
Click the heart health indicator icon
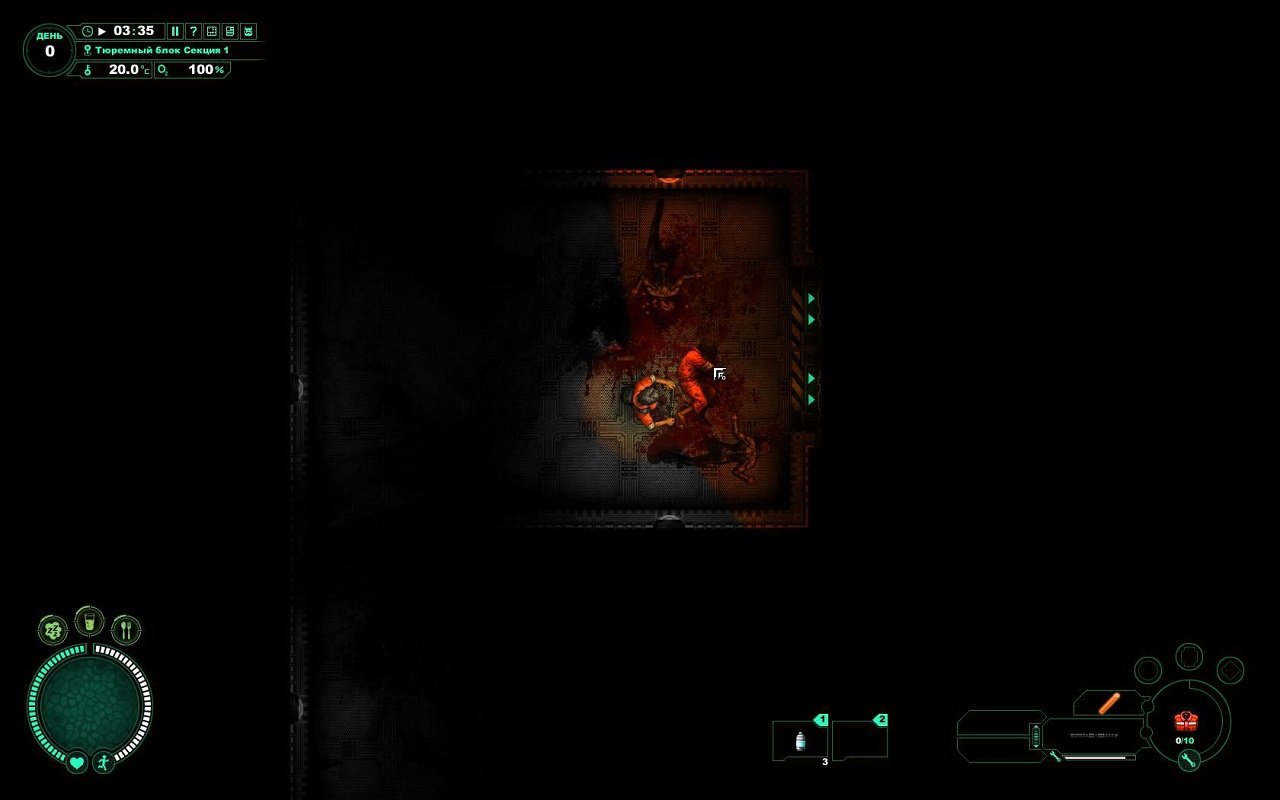click(x=76, y=763)
